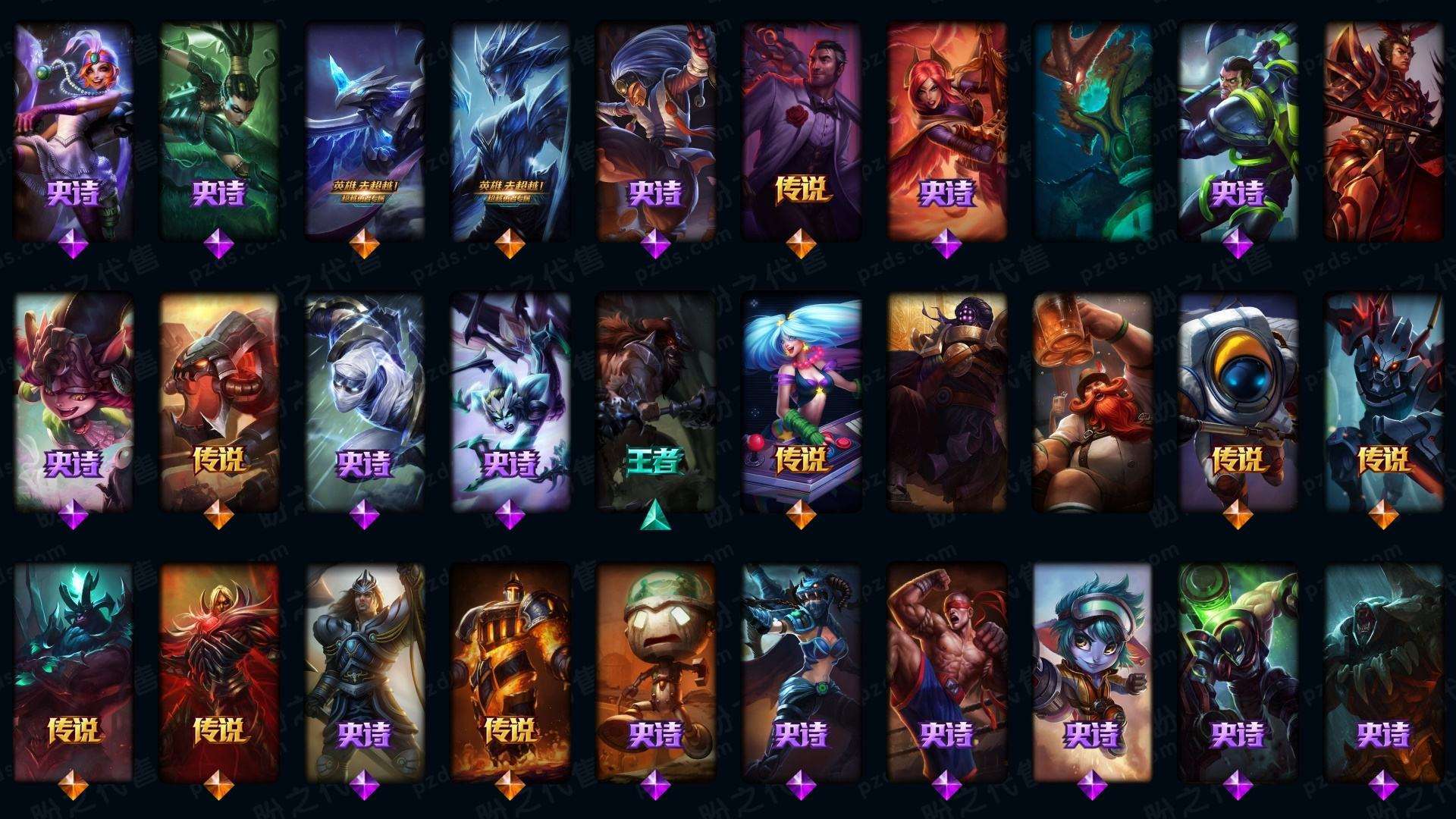This screenshot has height=819, width=1456.
Task: Click the green huntress Nidalee card
Action: point(218,129)
